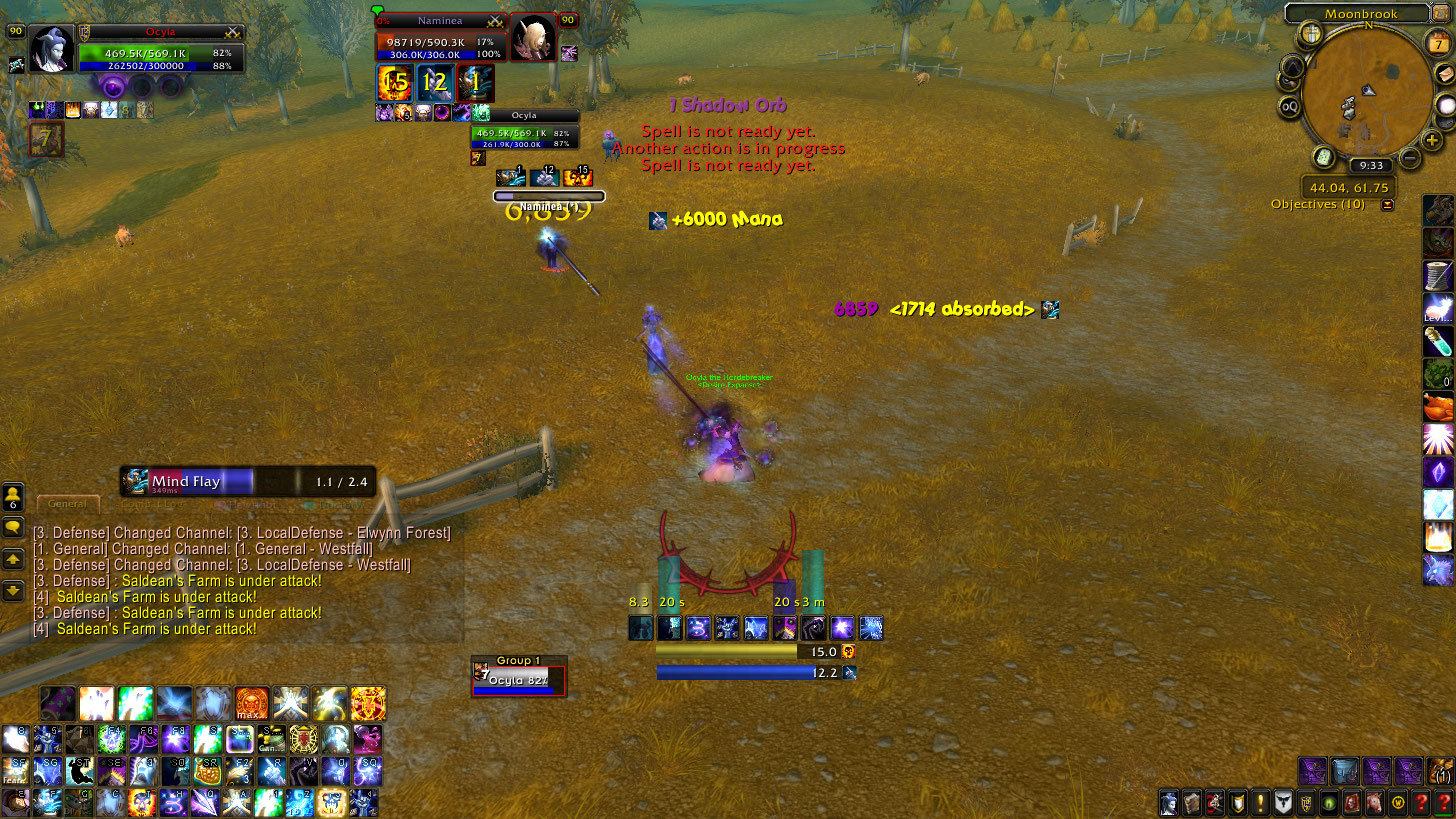Open the main backpack bag slot

pyautogui.click(x=1442, y=771)
